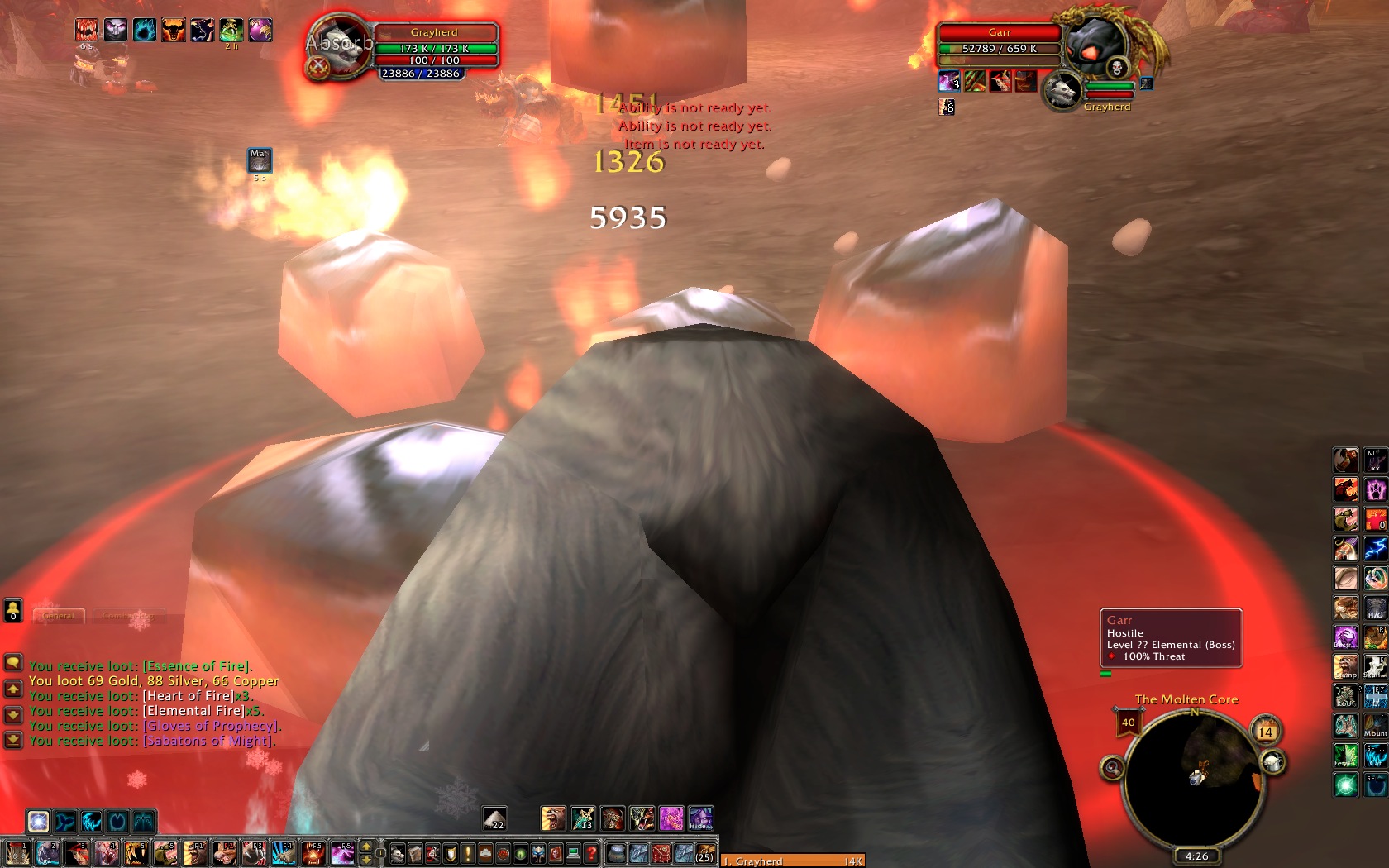Select the first glowing stance button
The height and width of the screenshot is (868, 1389).
(38, 821)
